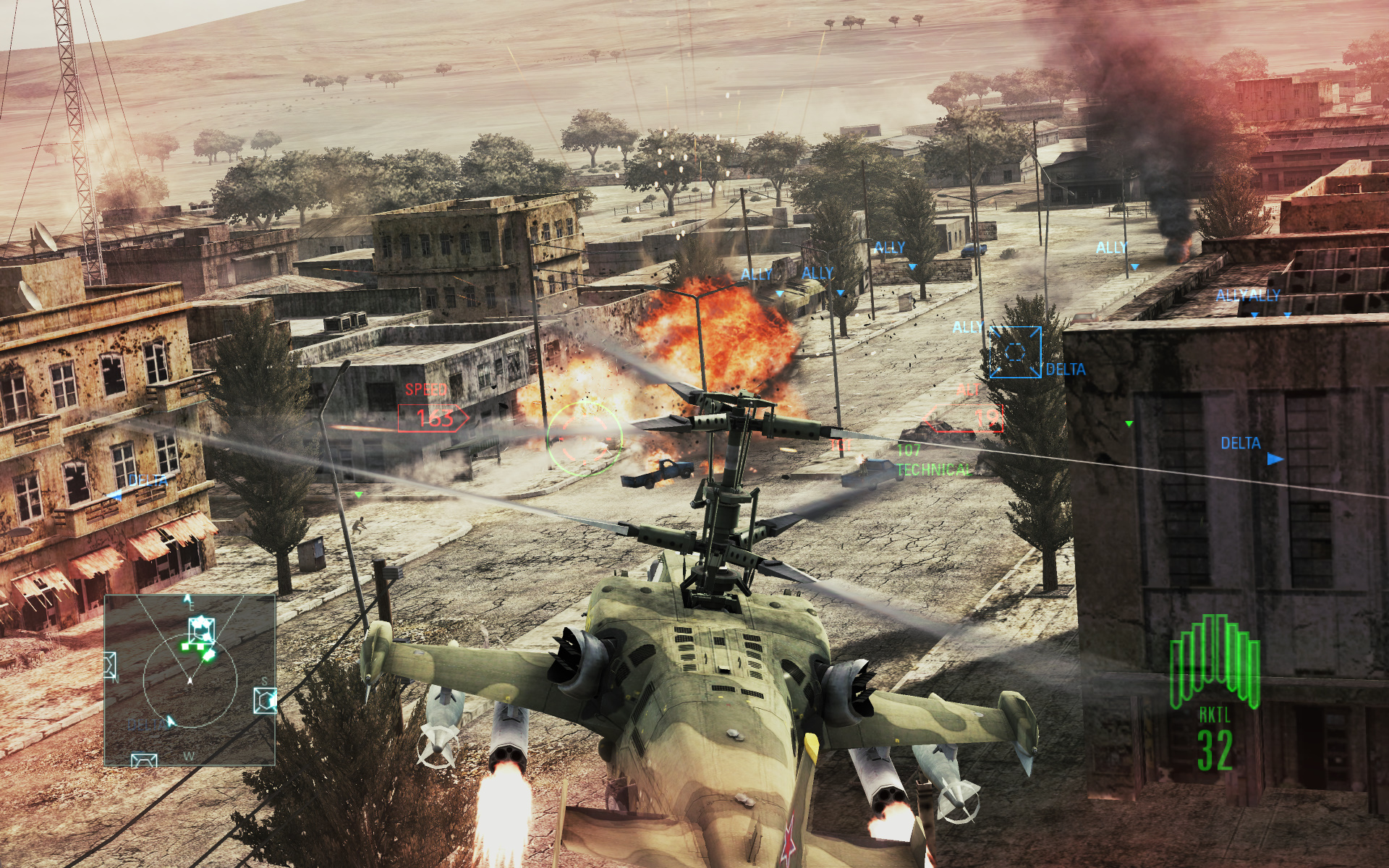Toggle the ALLY ALLY paired markers on rooftop

(x=1246, y=295)
